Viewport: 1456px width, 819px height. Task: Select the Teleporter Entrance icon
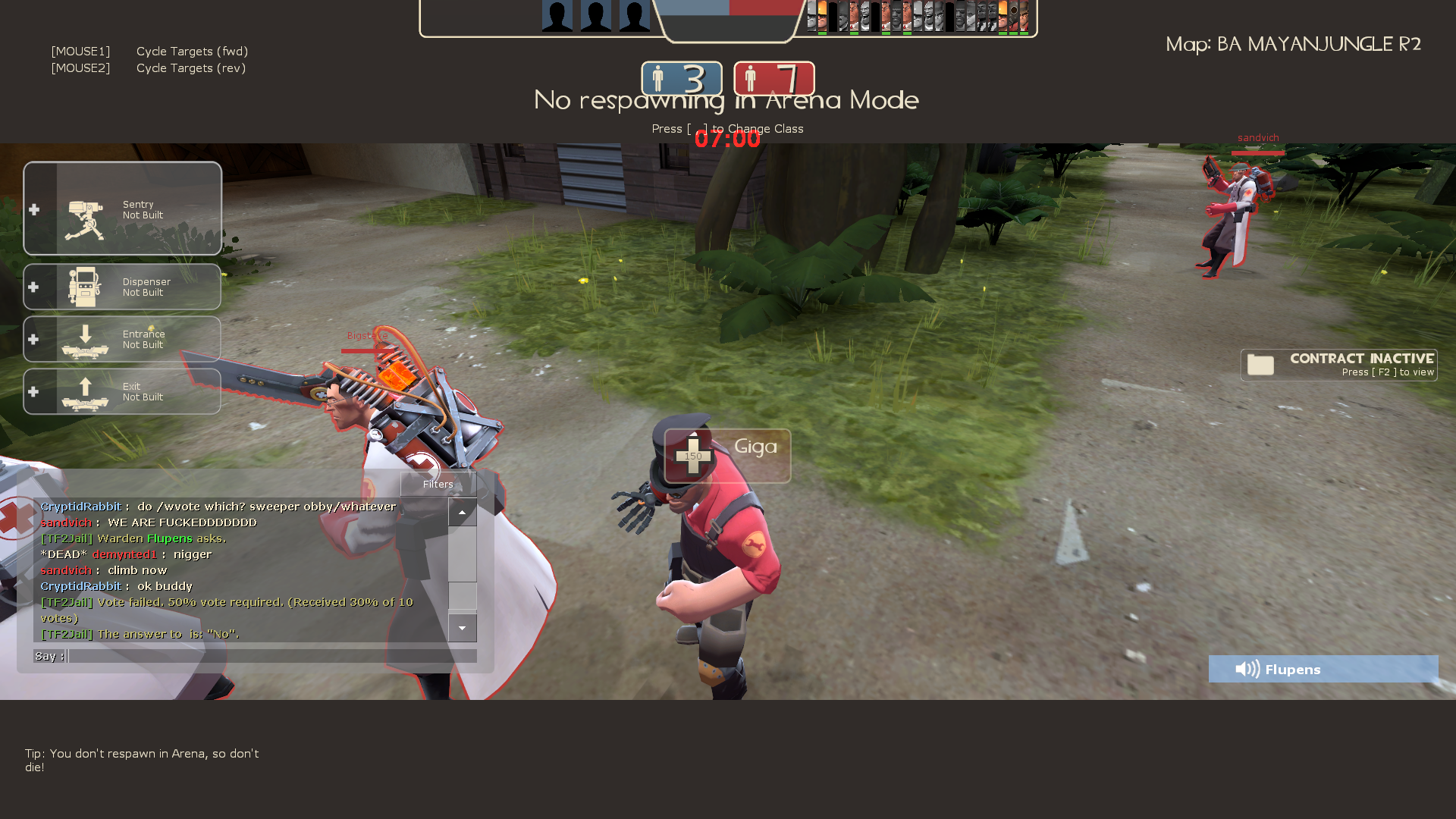pyautogui.click(x=86, y=339)
